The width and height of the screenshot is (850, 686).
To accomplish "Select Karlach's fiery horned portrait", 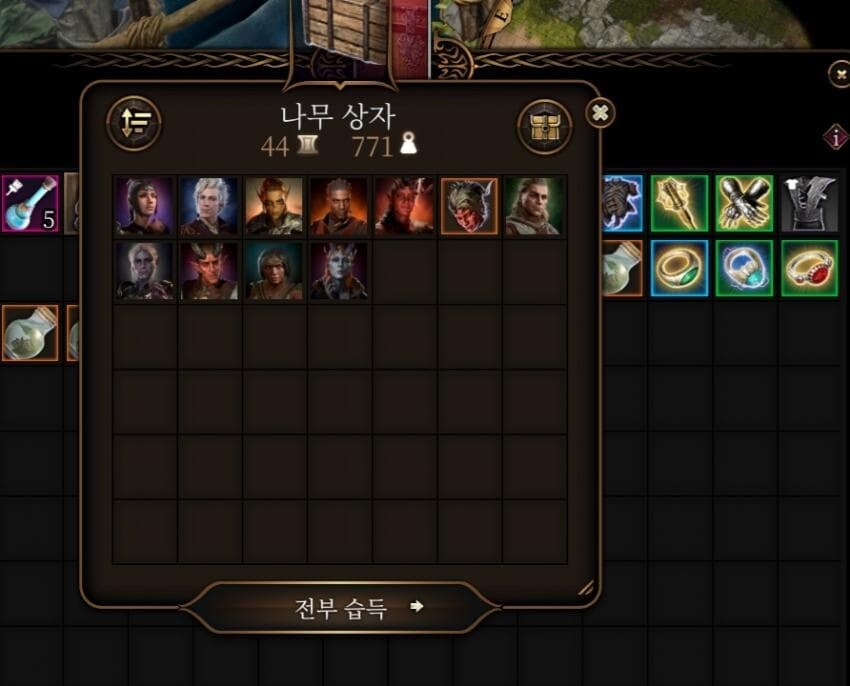I will pyautogui.click(x=404, y=206).
